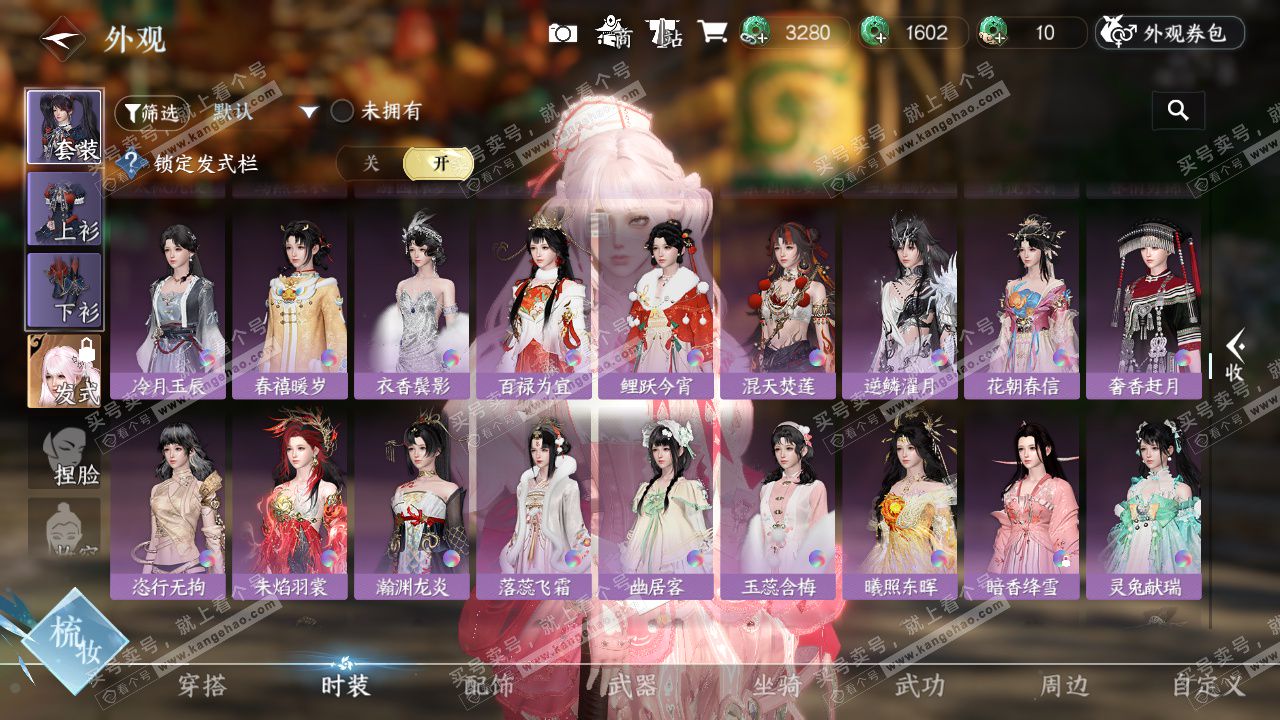This screenshot has width=1280, height=720.
Task: Open the shopping cart icon
Action: click(x=712, y=32)
